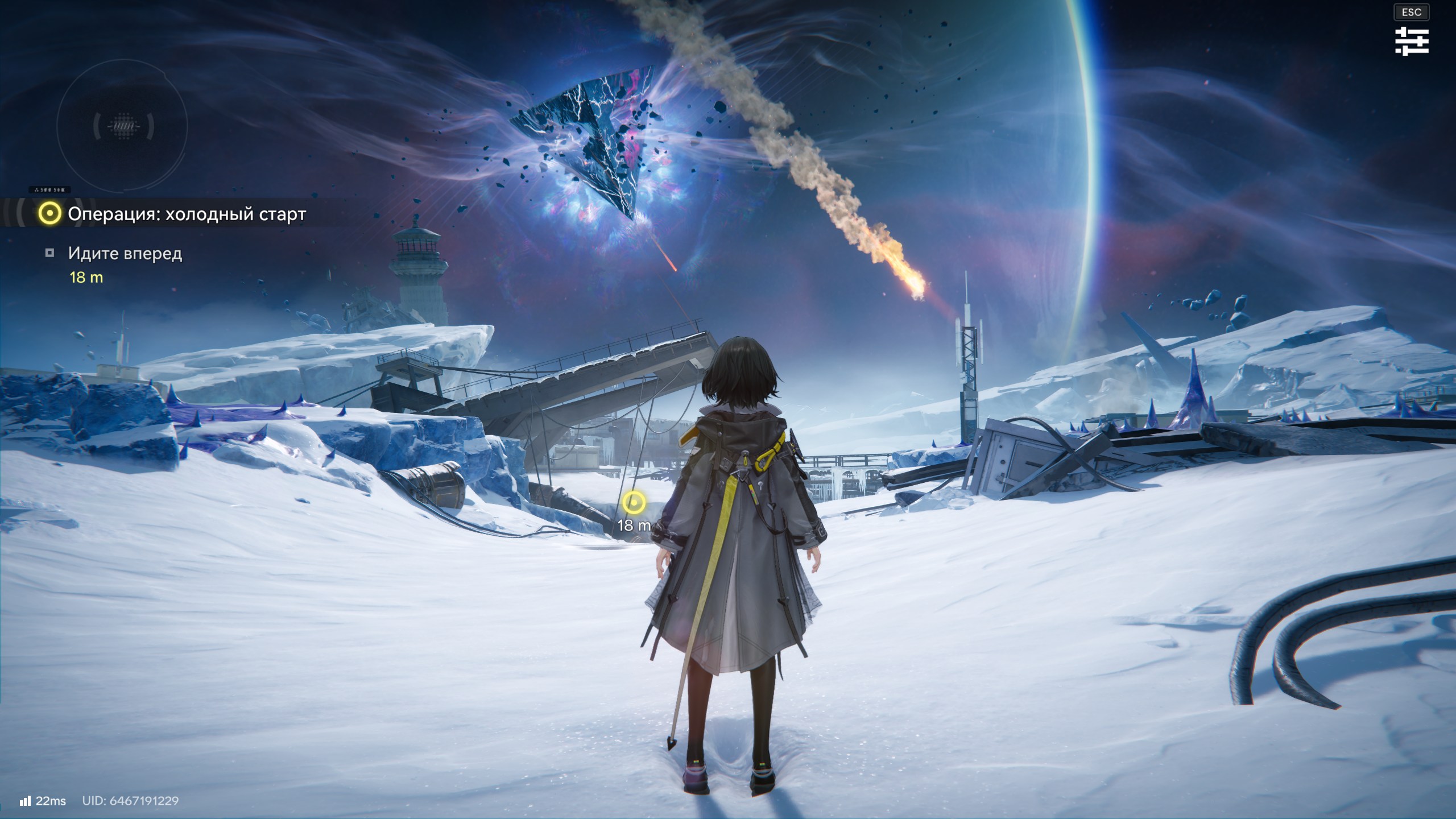Click the circular minimap radar
1456x819 pixels.
pyautogui.click(x=122, y=126)
